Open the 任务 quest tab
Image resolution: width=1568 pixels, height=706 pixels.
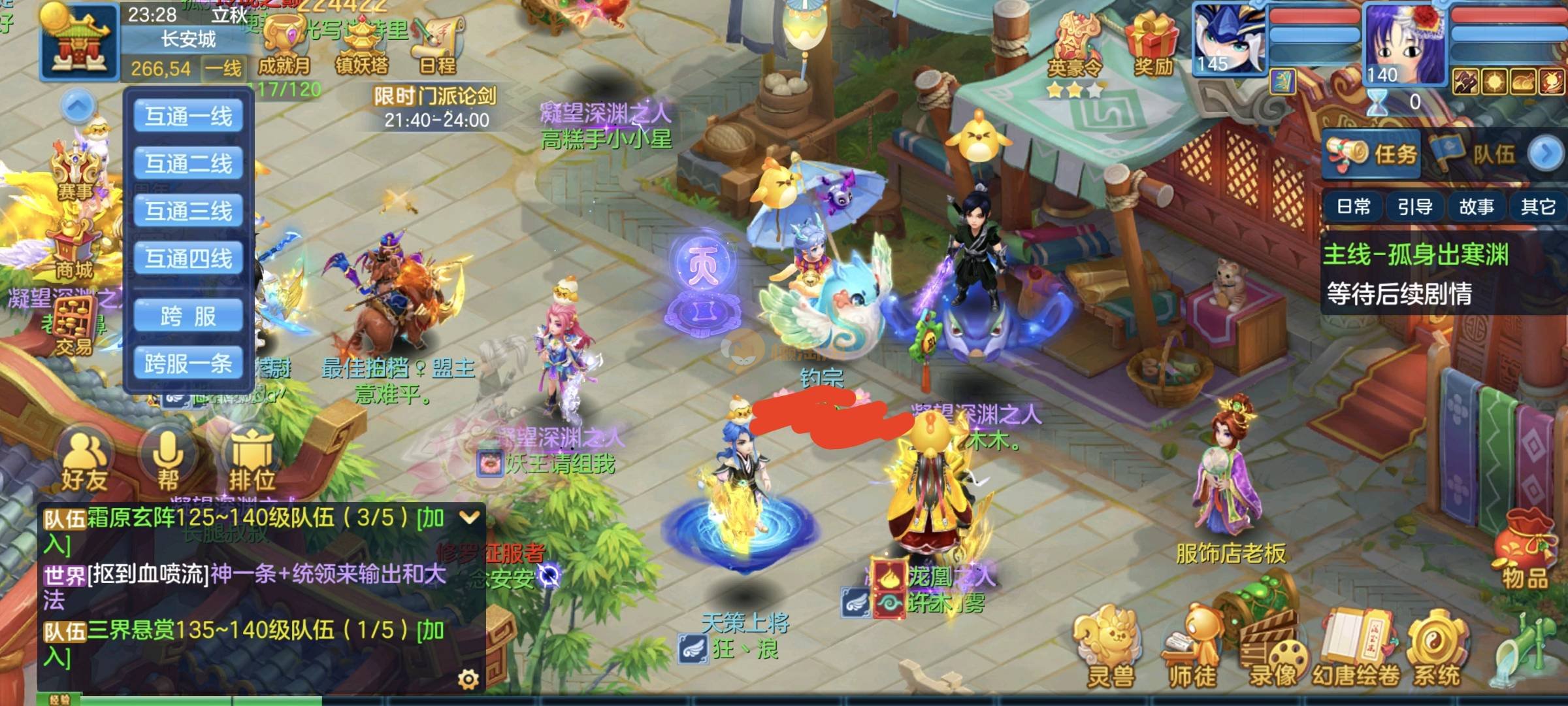[1372, 154]
